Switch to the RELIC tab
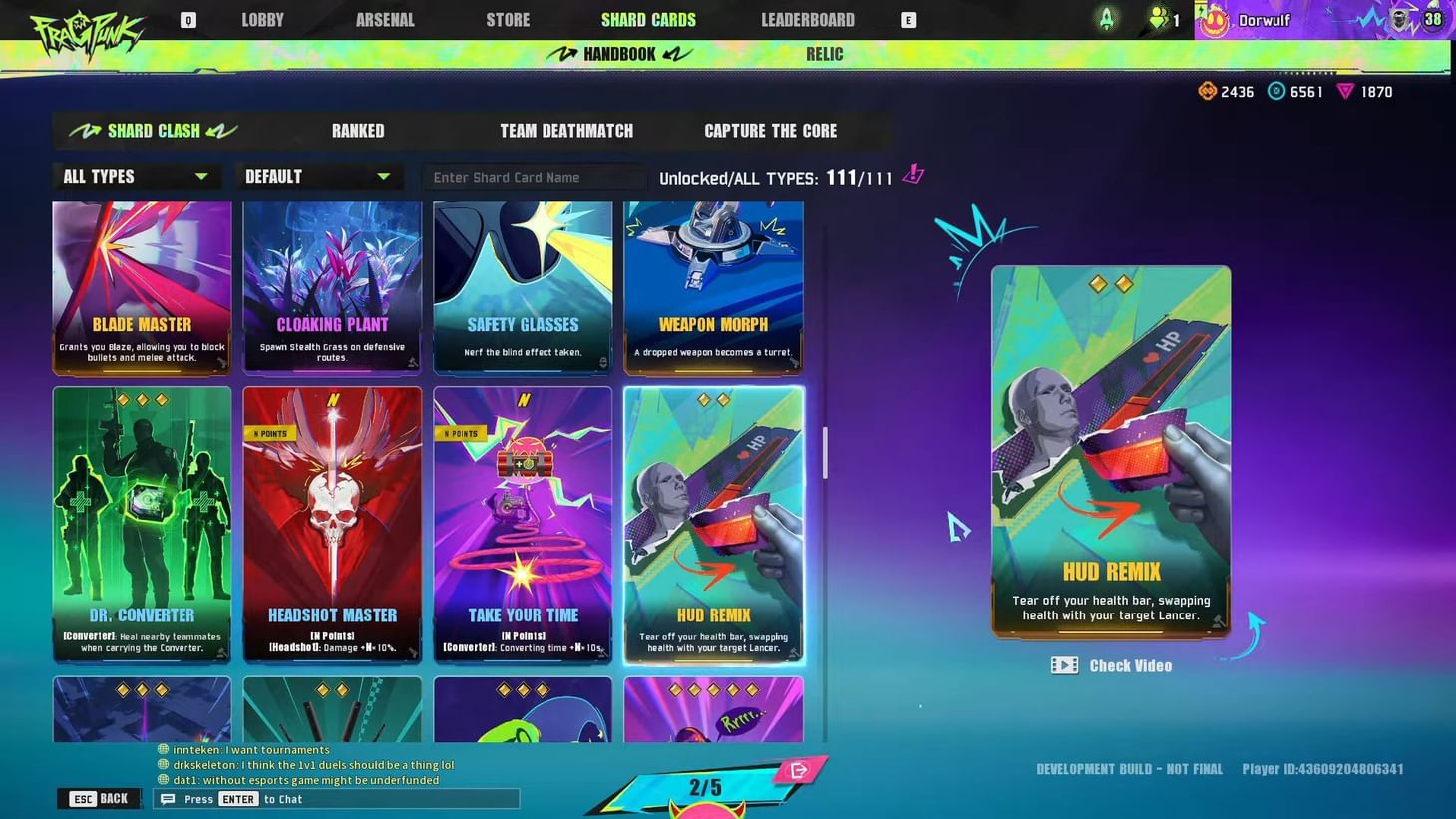The width and height of the screenshot is (1456, 819). coord(824,54)
